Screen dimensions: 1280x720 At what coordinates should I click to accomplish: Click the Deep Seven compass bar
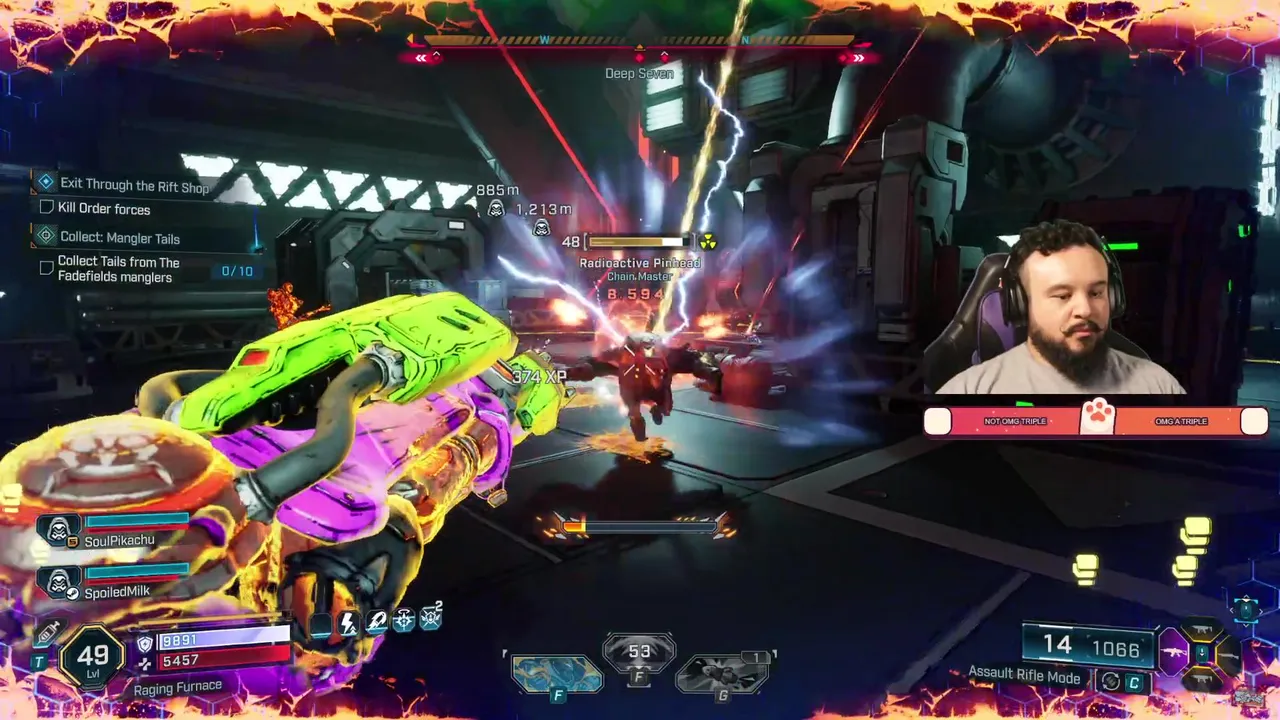click(639, 42)
